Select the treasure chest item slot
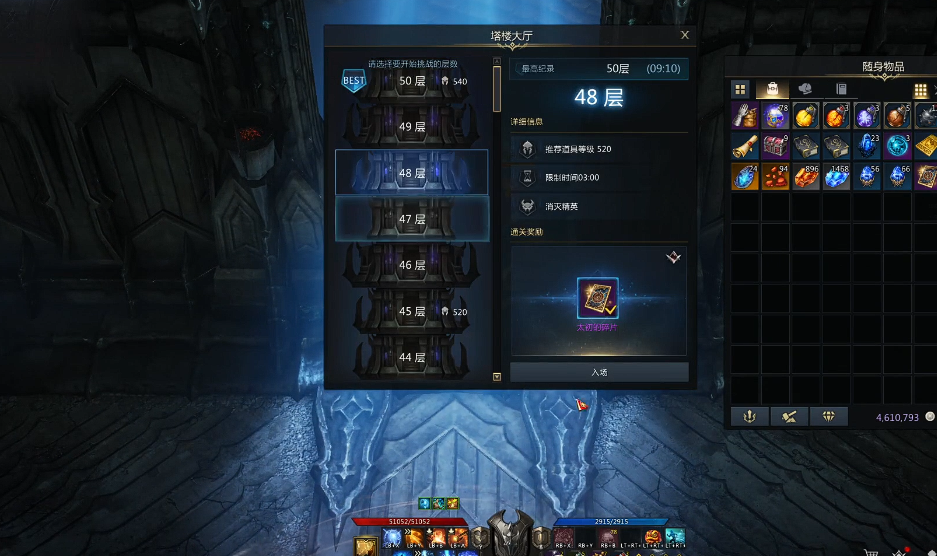 pyautogui.click(x=775, y=146)
